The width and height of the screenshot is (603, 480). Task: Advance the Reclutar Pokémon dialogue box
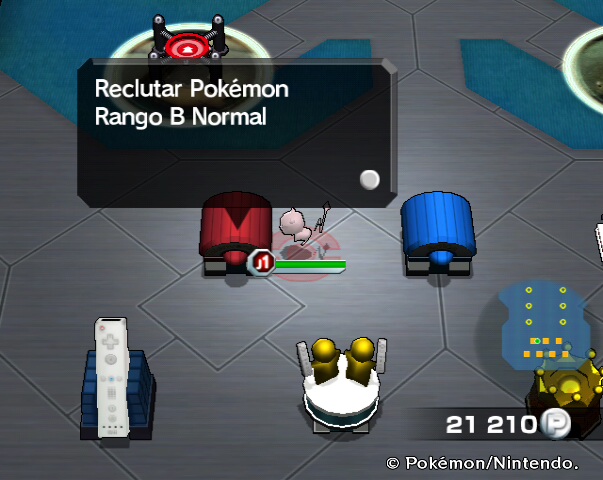[370, 180]
